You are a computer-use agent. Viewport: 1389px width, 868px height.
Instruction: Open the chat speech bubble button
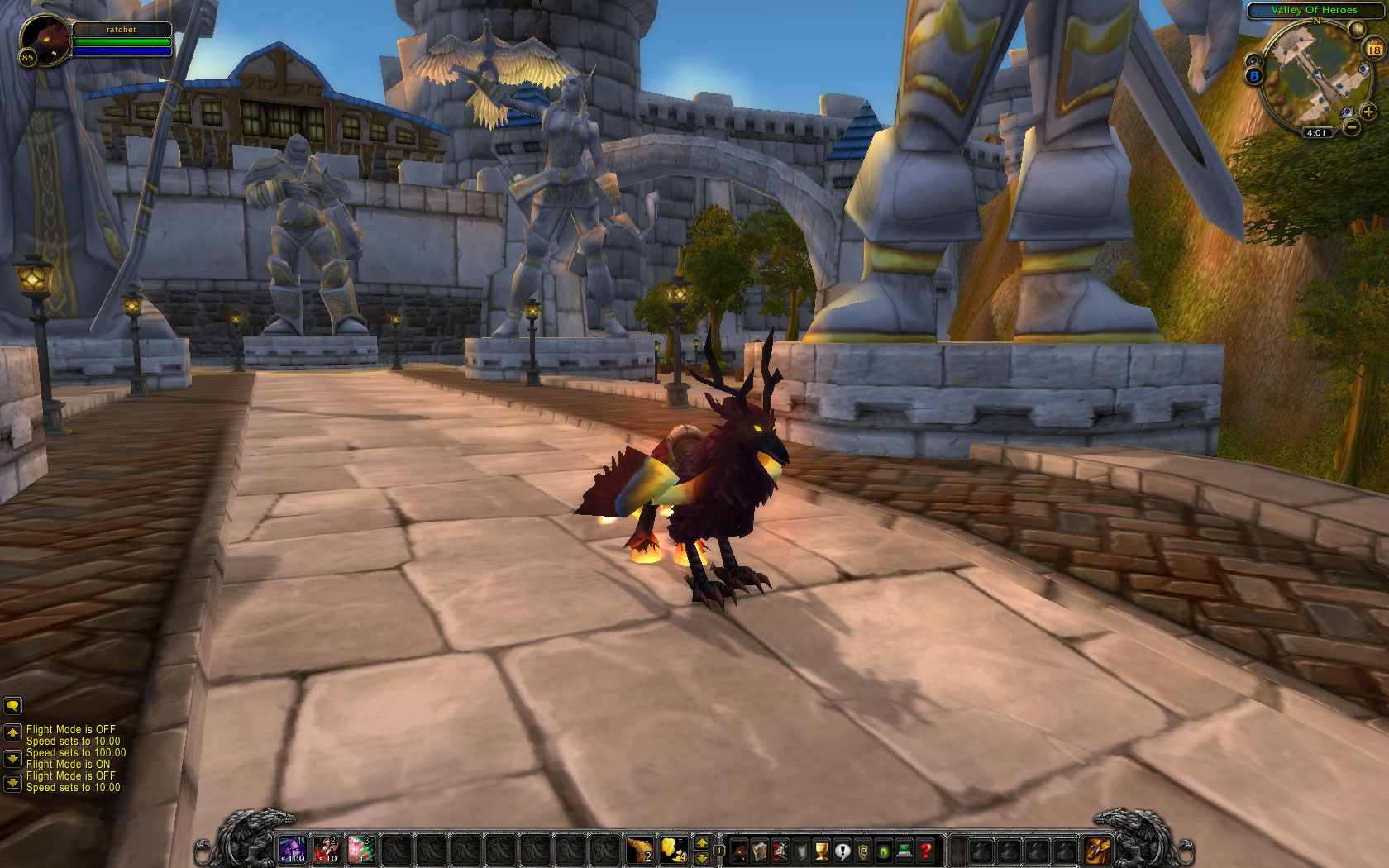[x=12, y=706]
